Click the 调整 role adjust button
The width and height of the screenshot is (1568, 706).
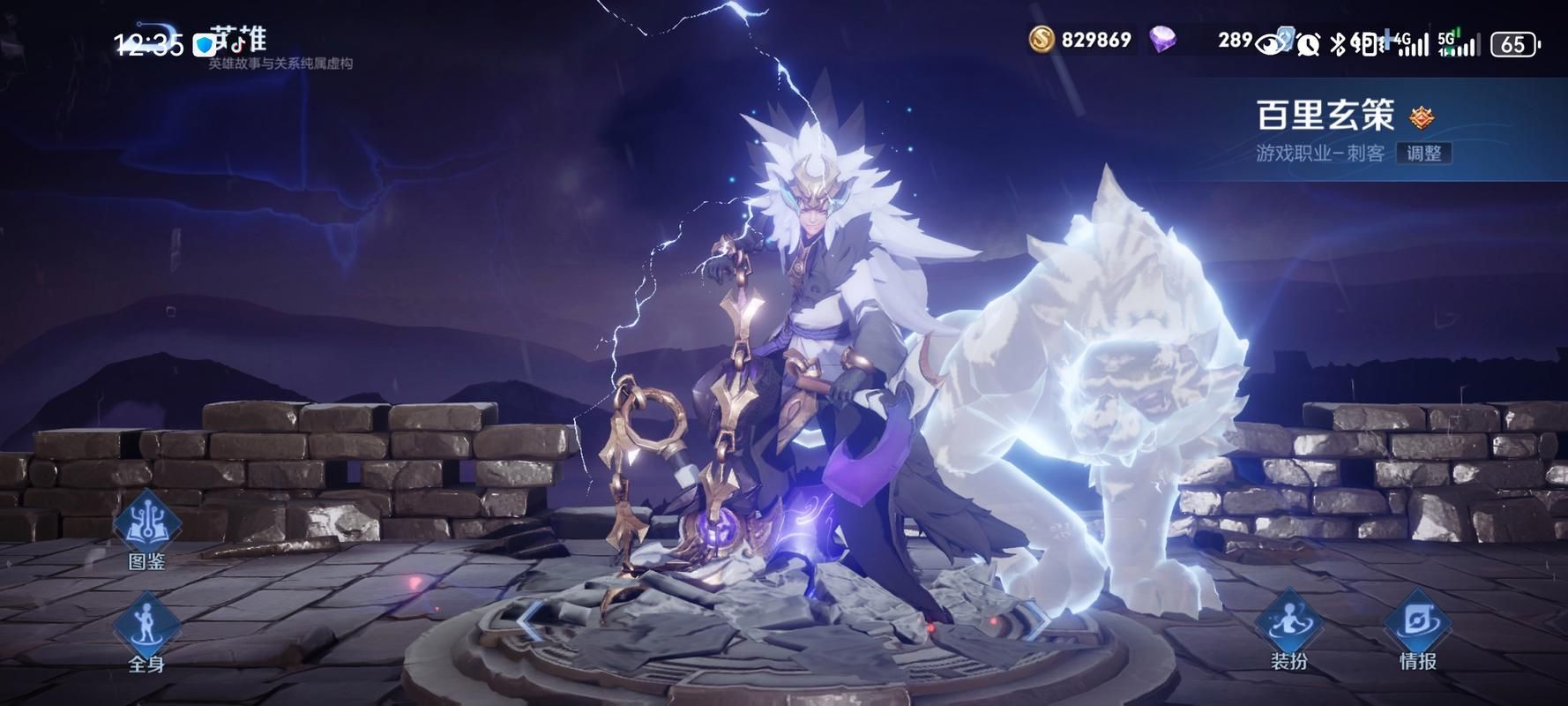1423,153
